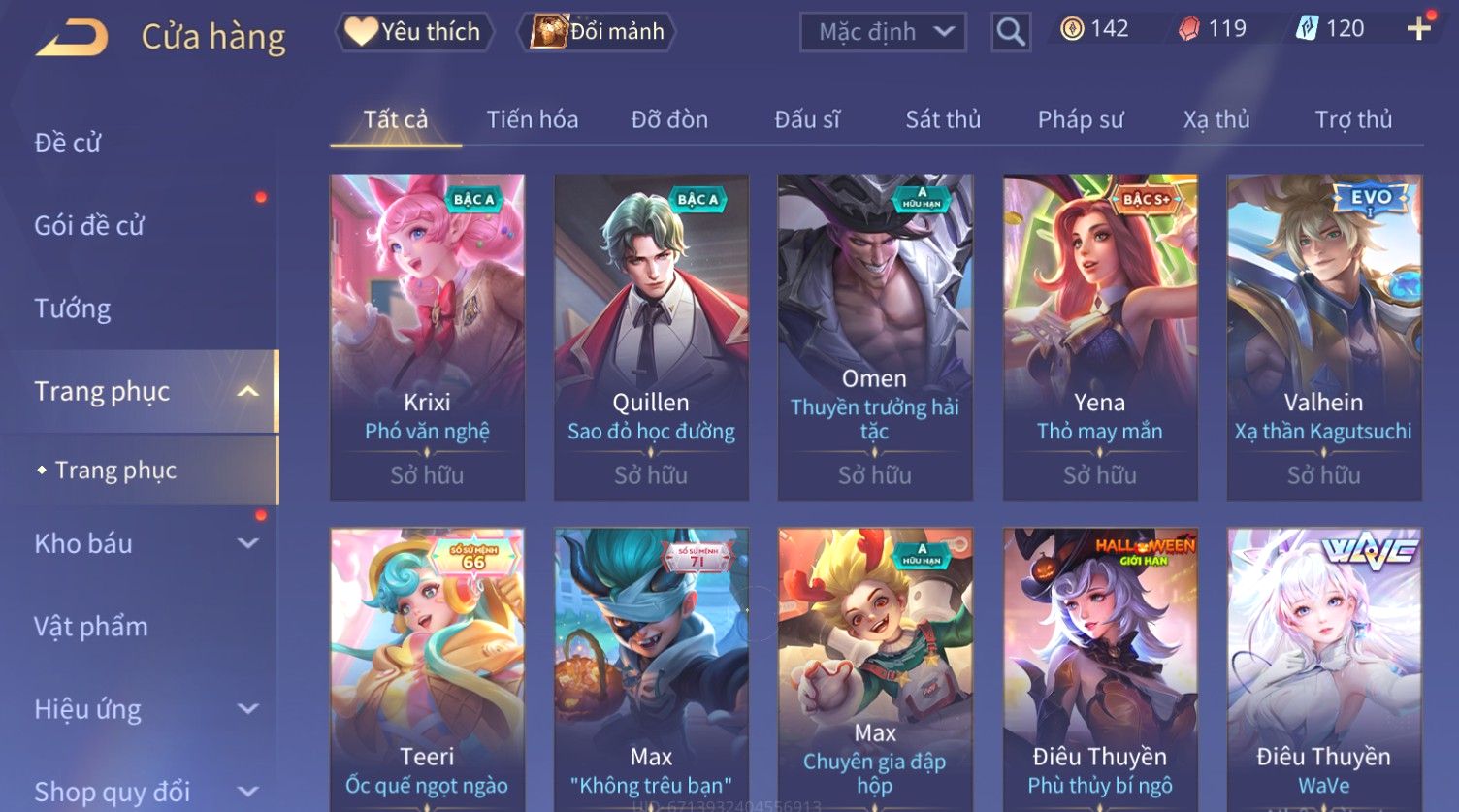1459x812 pixels.
Task: Go back using the return arrow
Action: (73, 38)
